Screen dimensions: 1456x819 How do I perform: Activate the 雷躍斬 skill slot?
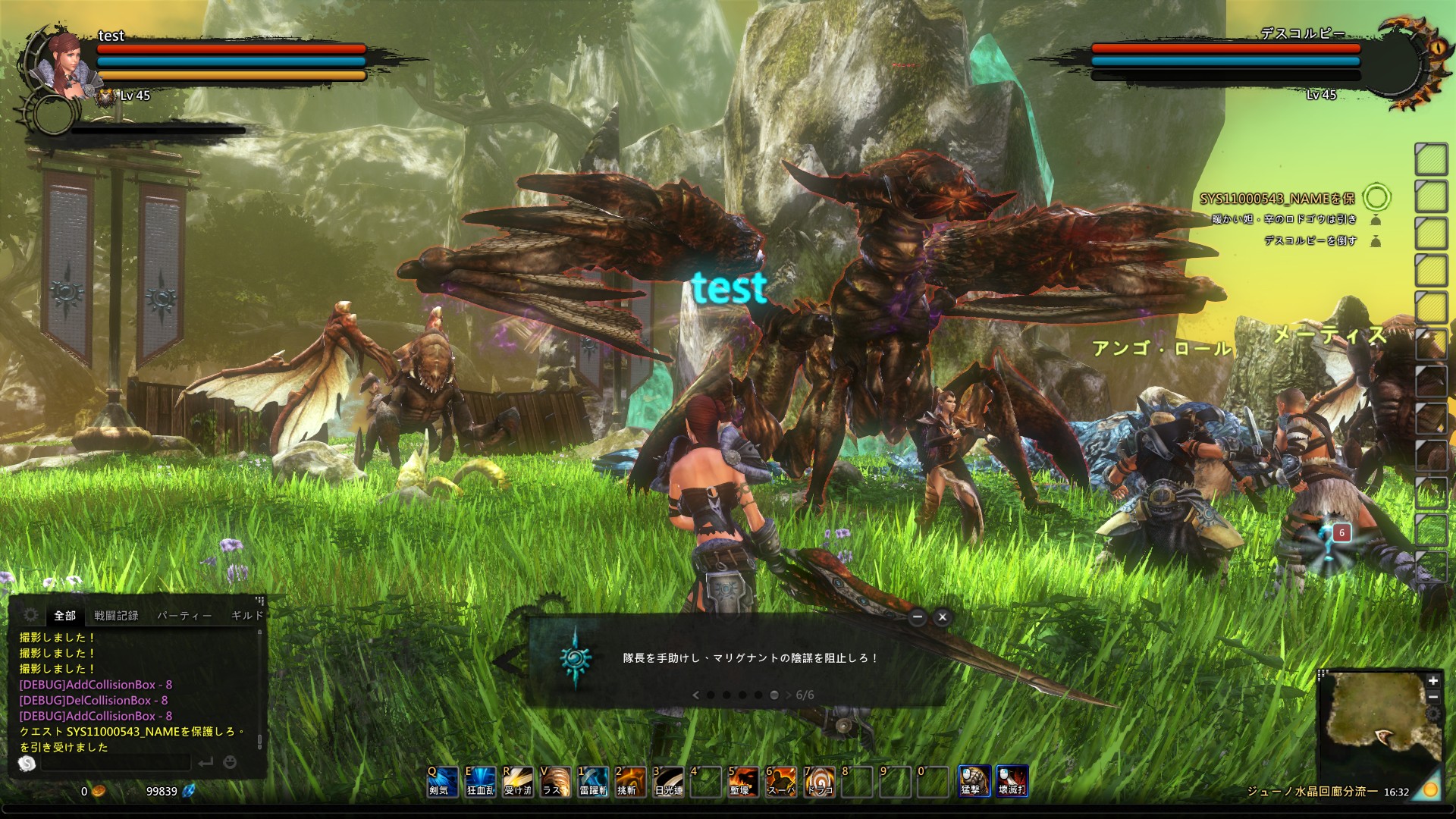(593, 782)
